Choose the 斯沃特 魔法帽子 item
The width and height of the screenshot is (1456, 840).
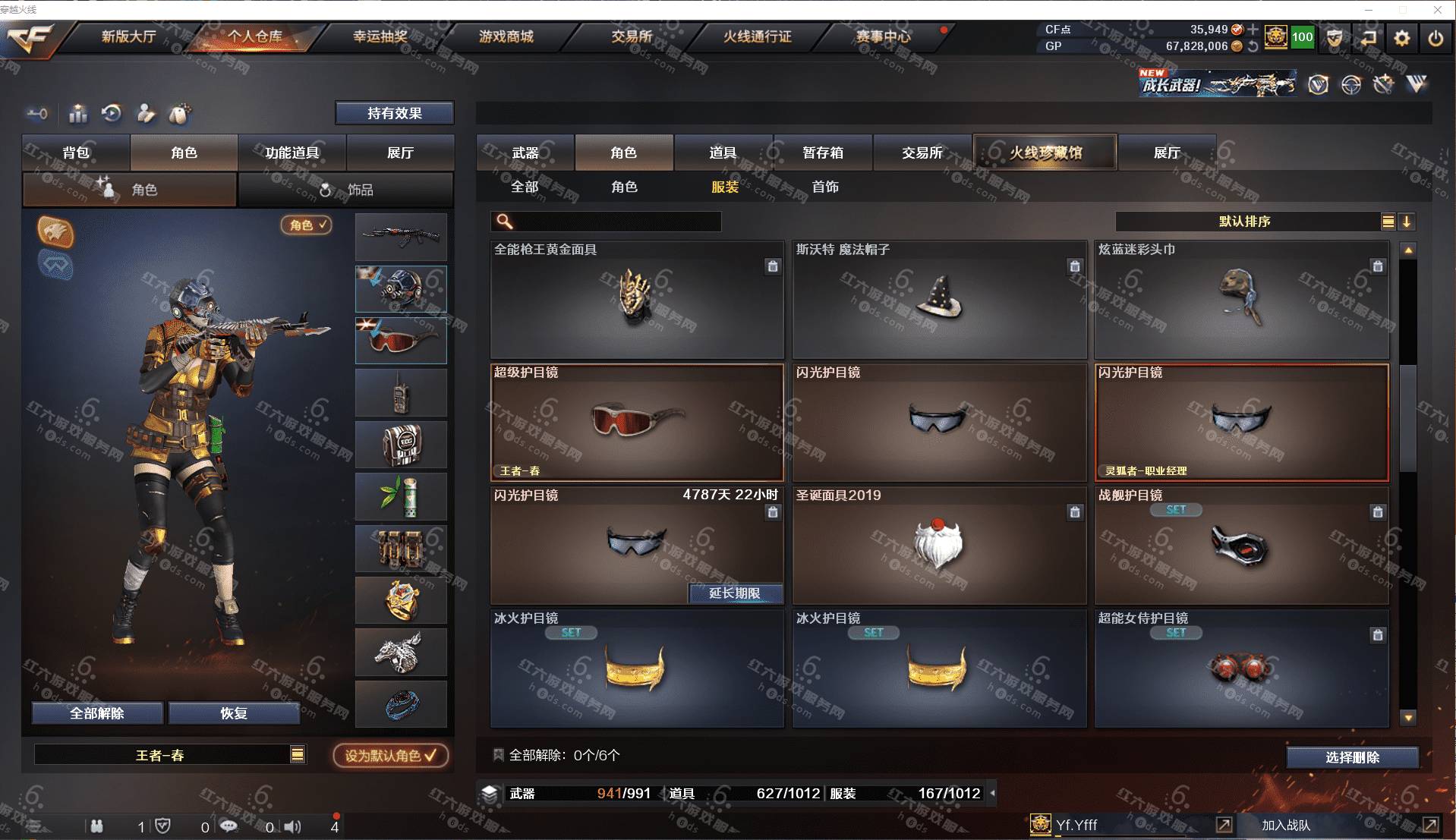[939, 300]
